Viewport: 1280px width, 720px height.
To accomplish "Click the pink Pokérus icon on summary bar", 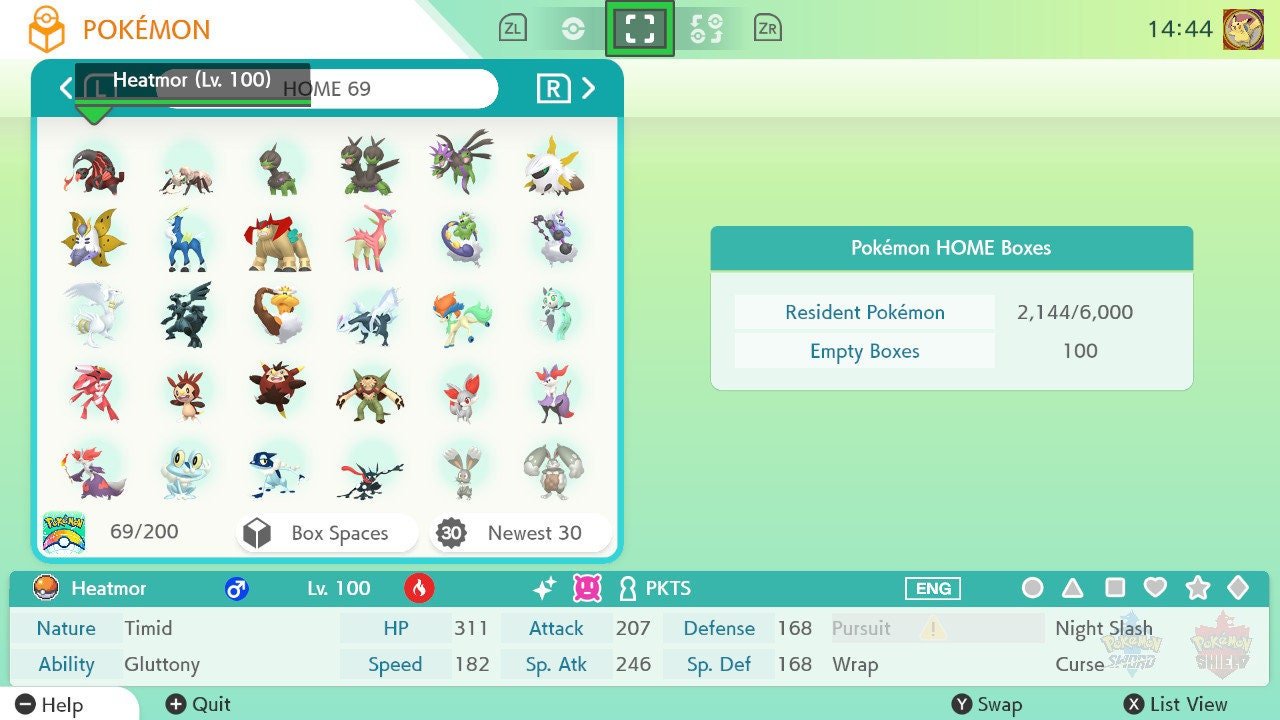I will 586,588.
